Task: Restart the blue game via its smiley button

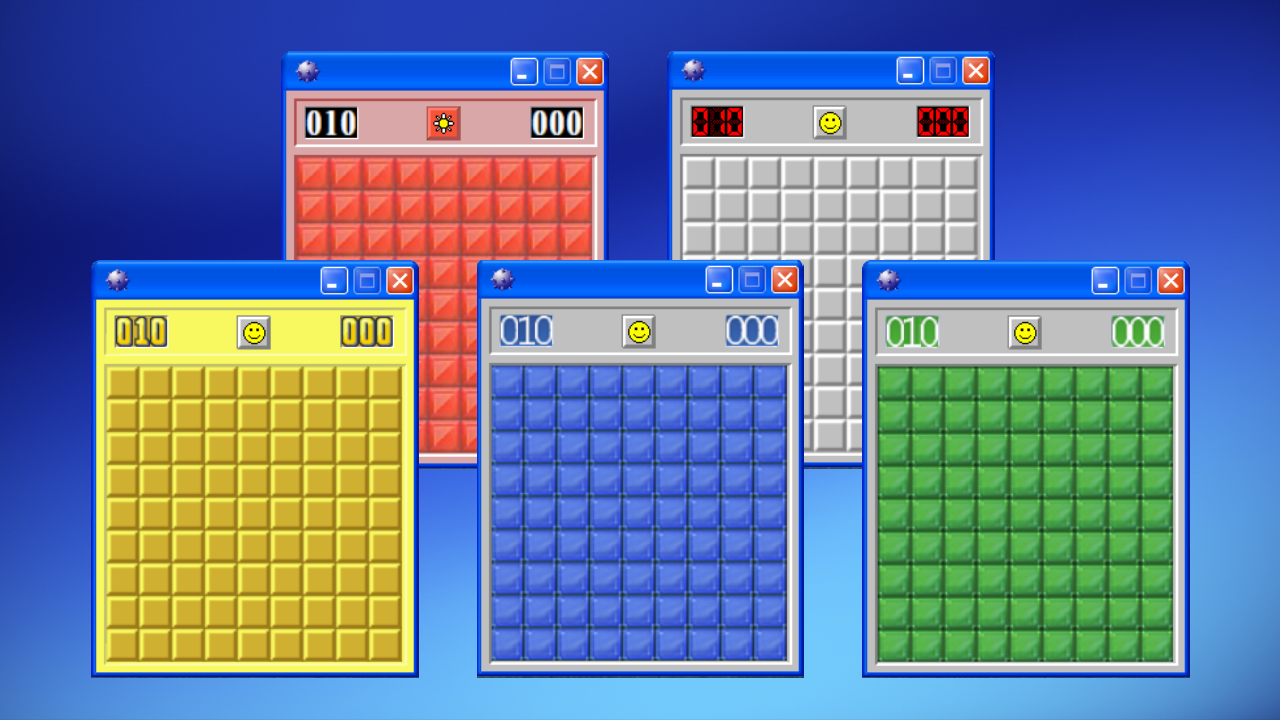Action: (637, 331)
